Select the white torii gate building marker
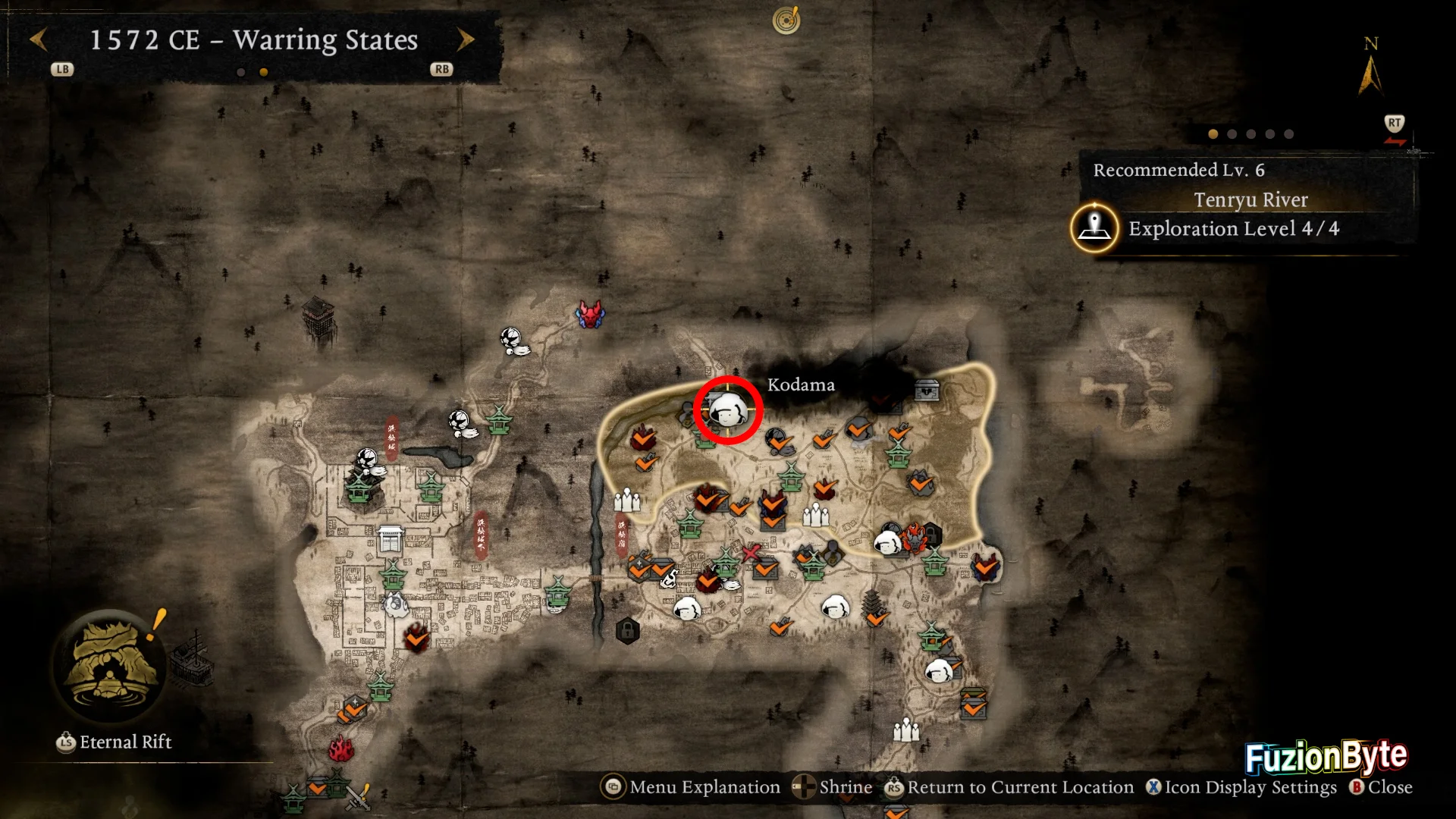The height and width of the screenshot is (819, 1456). (x=391, y=540)
